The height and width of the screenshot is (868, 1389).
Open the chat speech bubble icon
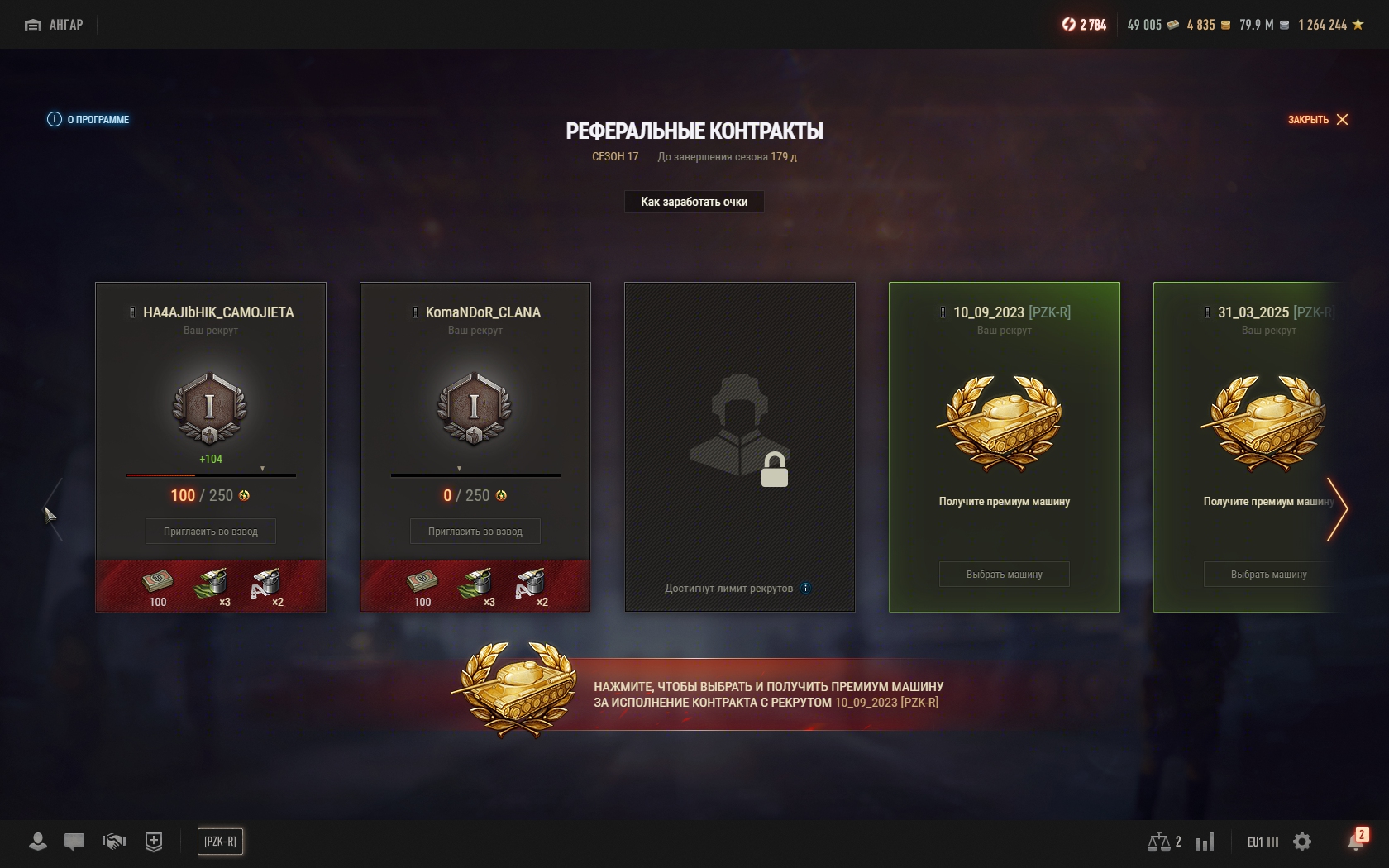point(74,842)
